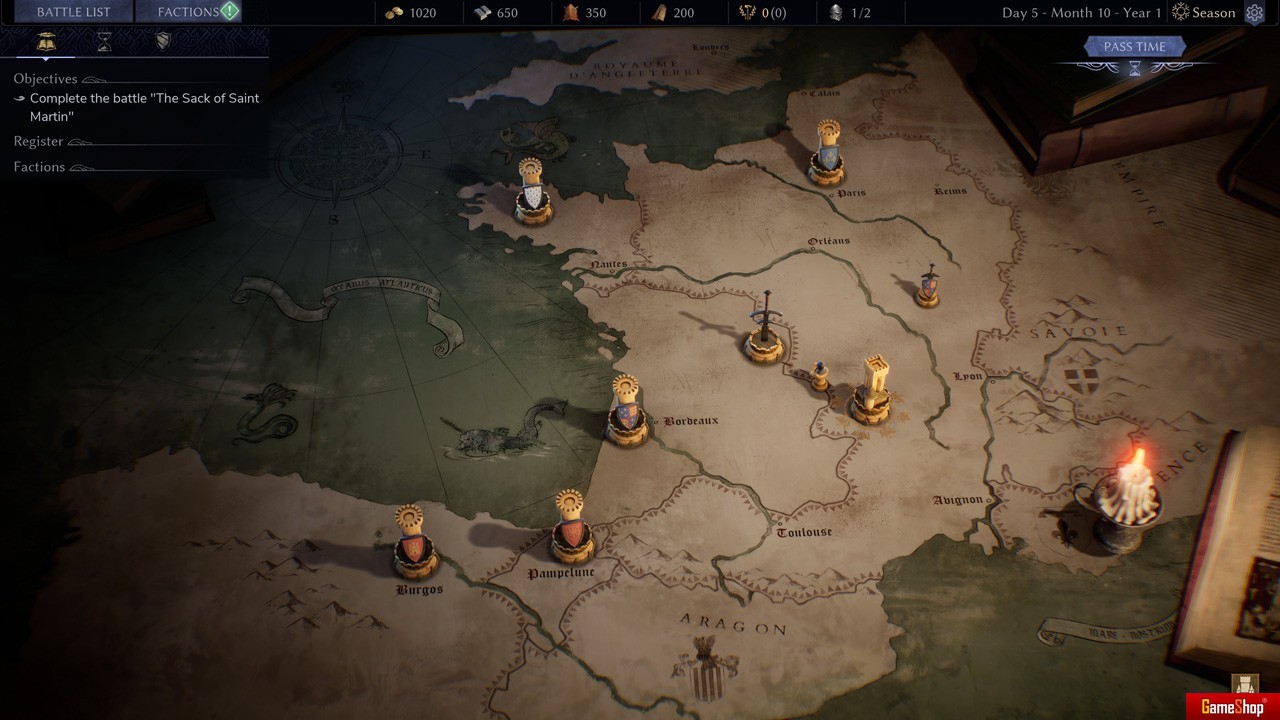Choose the golden tower marker near Lyon

point(872,392)
